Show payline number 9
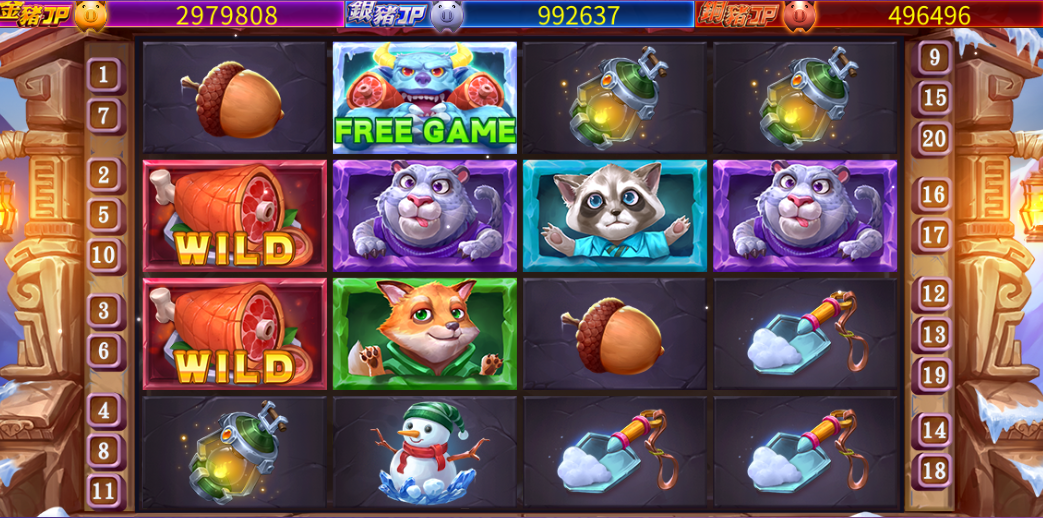 (x=933, y=57)
